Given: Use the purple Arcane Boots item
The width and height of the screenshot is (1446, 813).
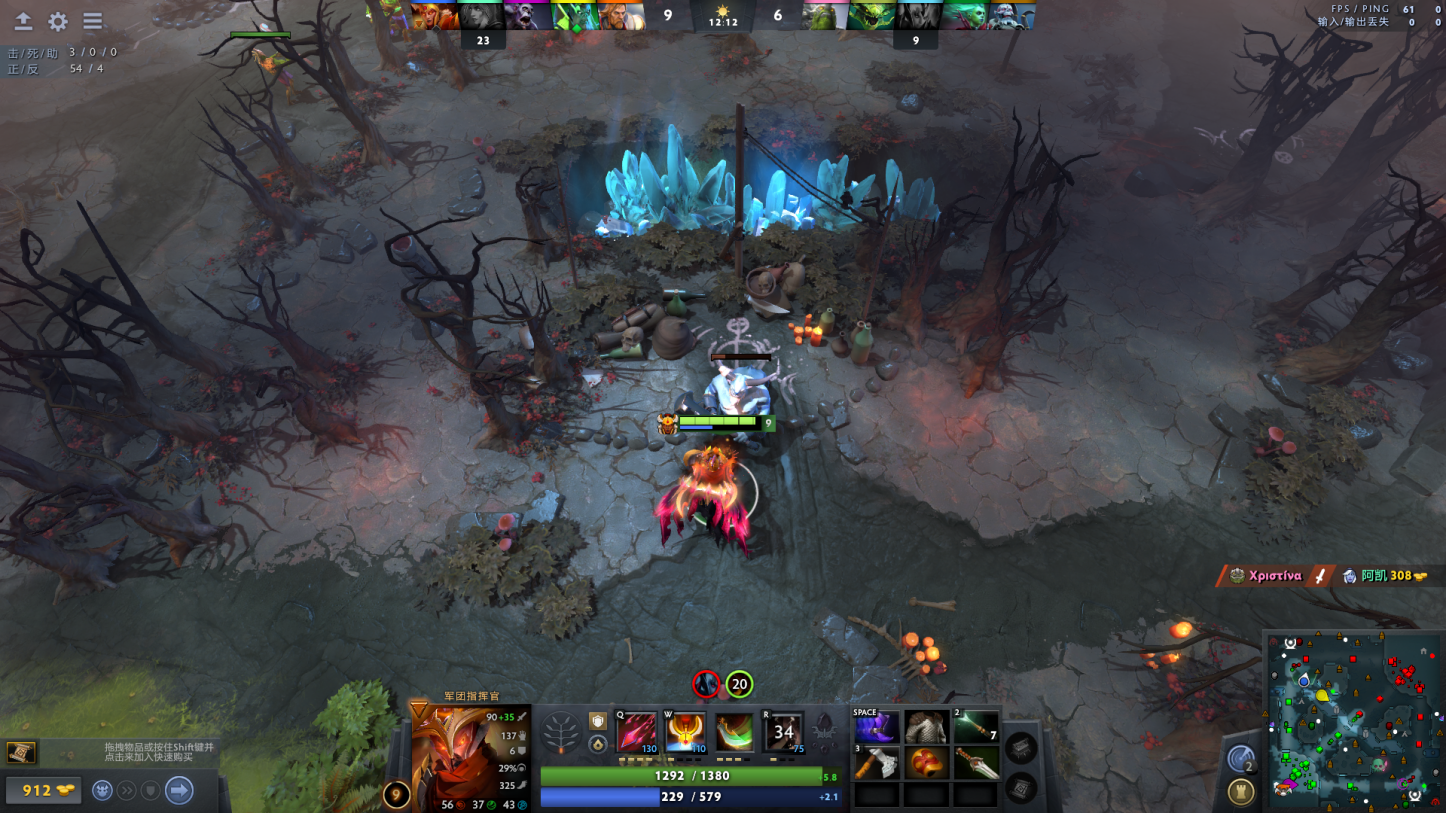Looking at the screenshot, I should coord(876,728).
